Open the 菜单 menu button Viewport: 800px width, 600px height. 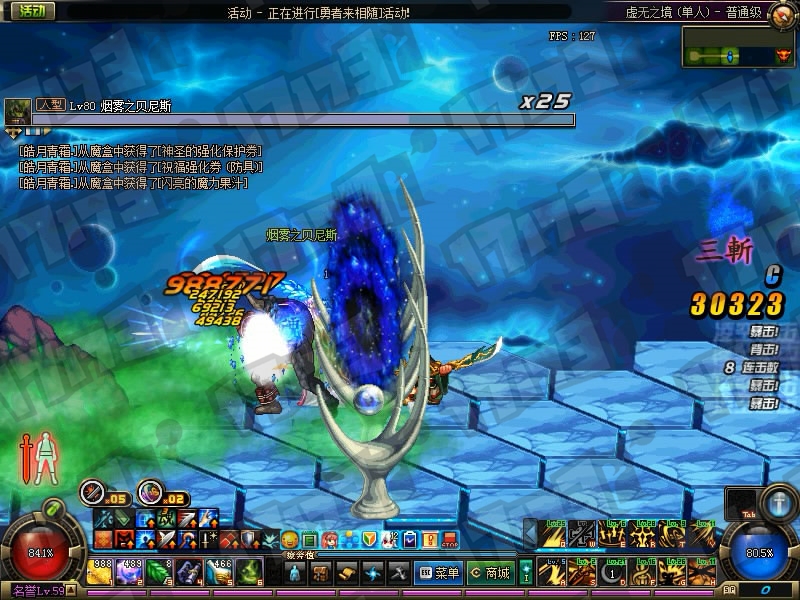[439, 573]
